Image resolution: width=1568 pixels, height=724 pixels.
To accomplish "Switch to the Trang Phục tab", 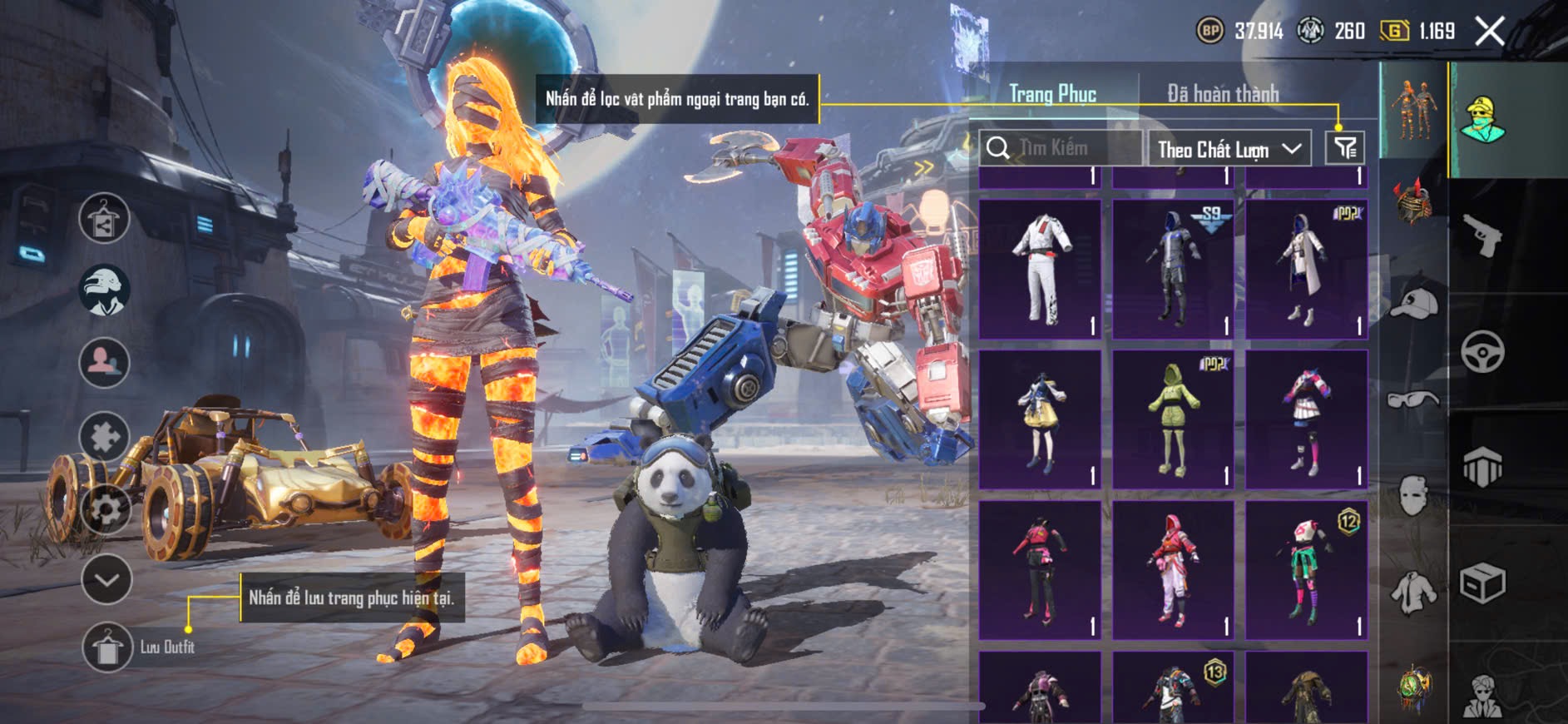I will pos(1052,93).
